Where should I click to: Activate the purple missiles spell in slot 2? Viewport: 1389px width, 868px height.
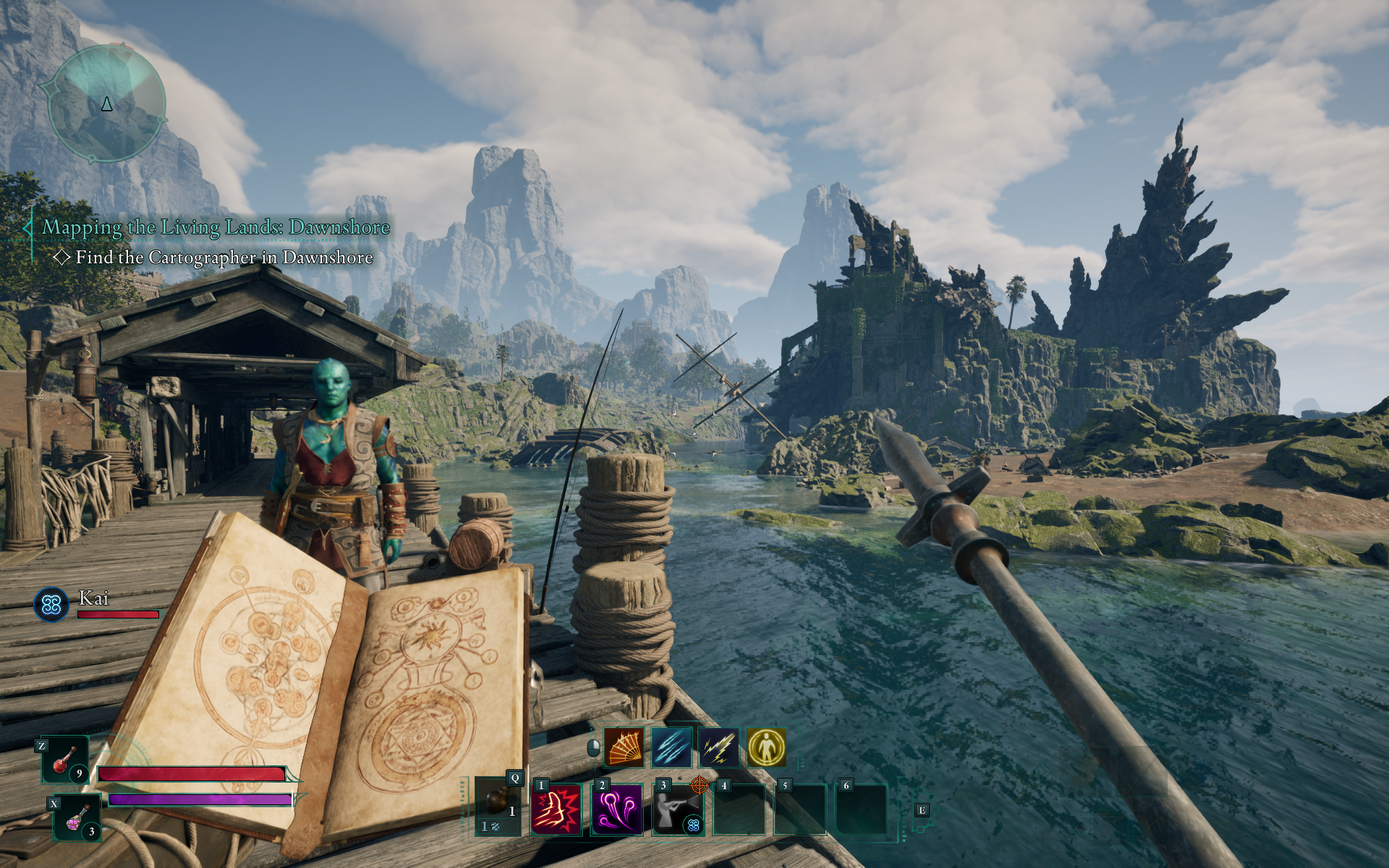click(x=617, y=809)
